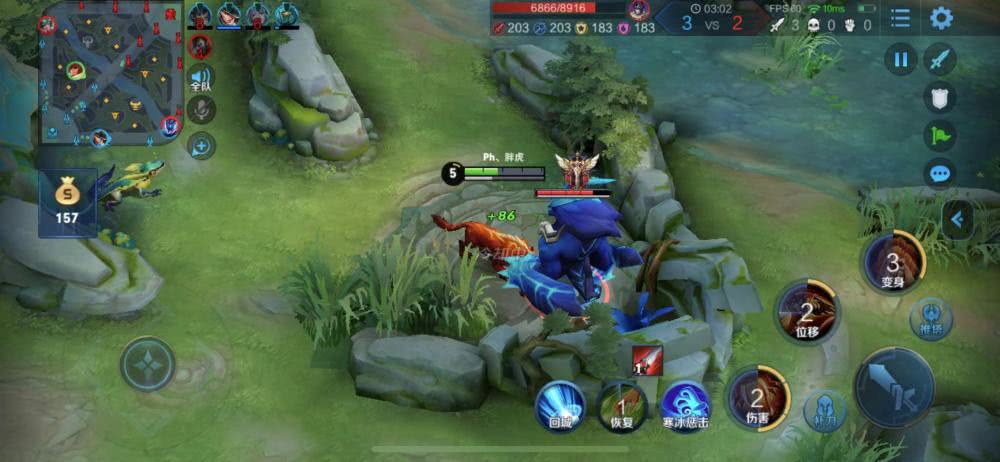The width and height of the screenshot is (1000, 462).
Task: Activate the 恢复 heal skill
Action: pyautogui.click(x=621, y=406)
